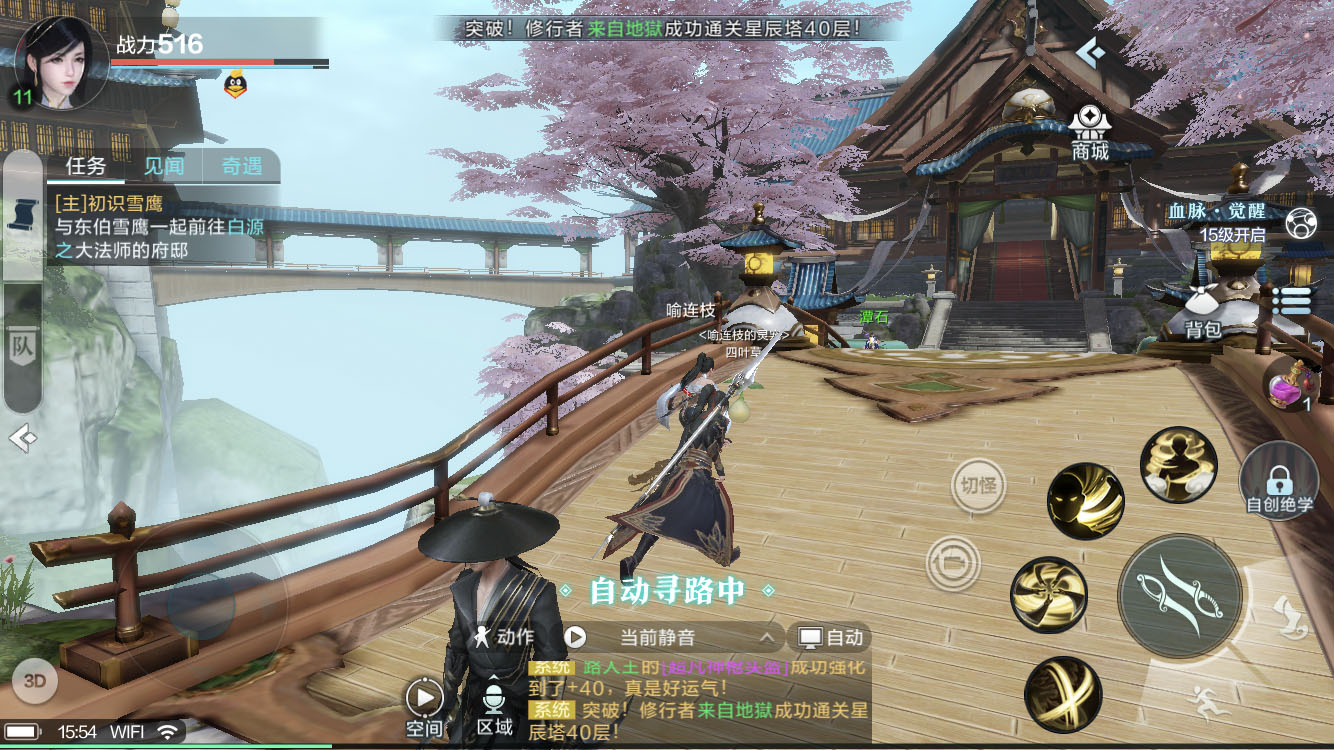The height and width of the screenshot is (750, 1334).
Task: Tap the locked 自创绝学 skill button
Action: [1279, 480]
